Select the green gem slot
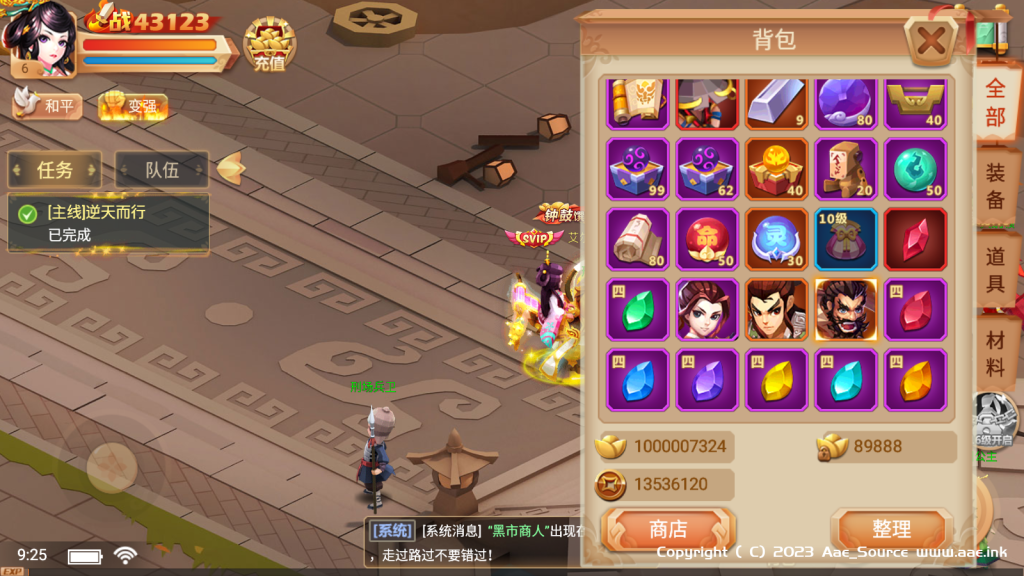The image size is (1024, 576). coord(638,309)
